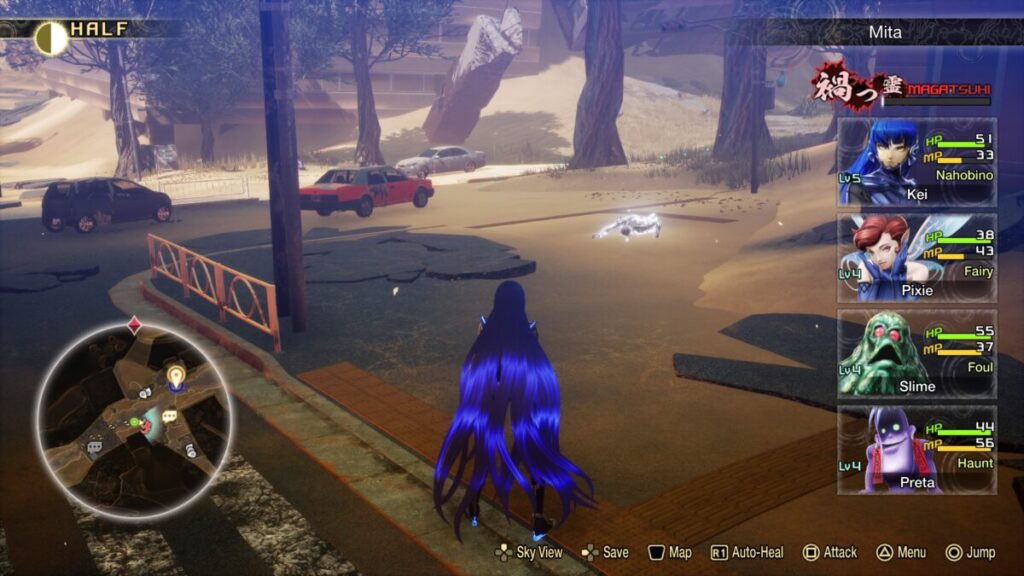The width and height of the screenshot is (1024, 576).
Task: Click the moon phase Half indicator
Action: [x=52, y=37]
